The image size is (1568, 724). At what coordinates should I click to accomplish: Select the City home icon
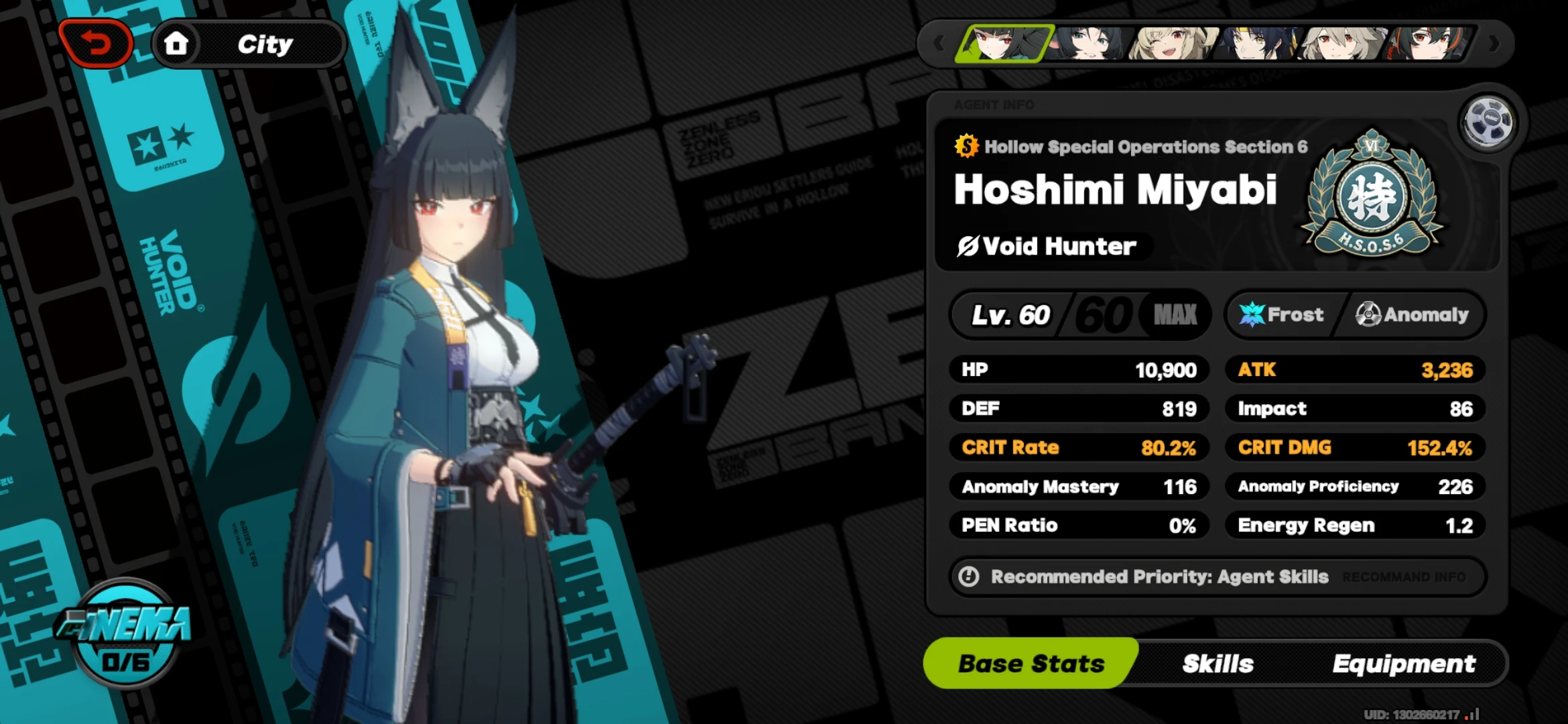coord(176,42)
